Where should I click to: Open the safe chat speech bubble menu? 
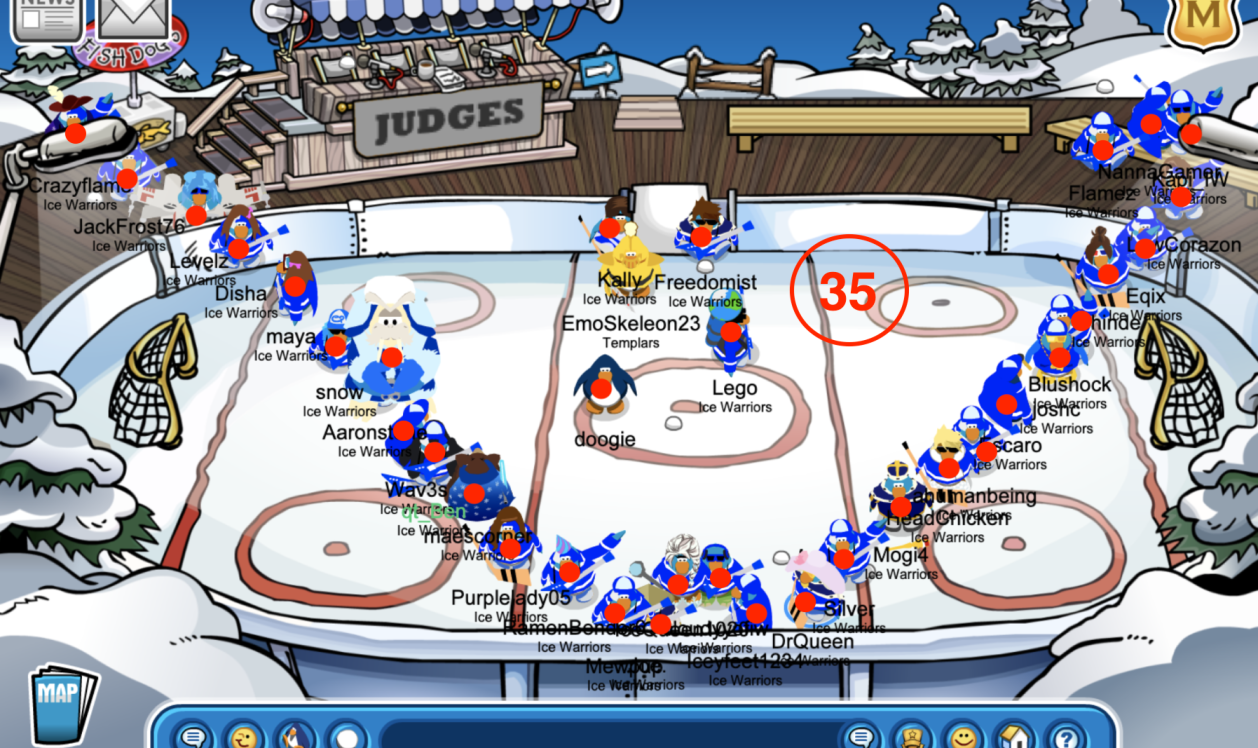coord(195,737)
